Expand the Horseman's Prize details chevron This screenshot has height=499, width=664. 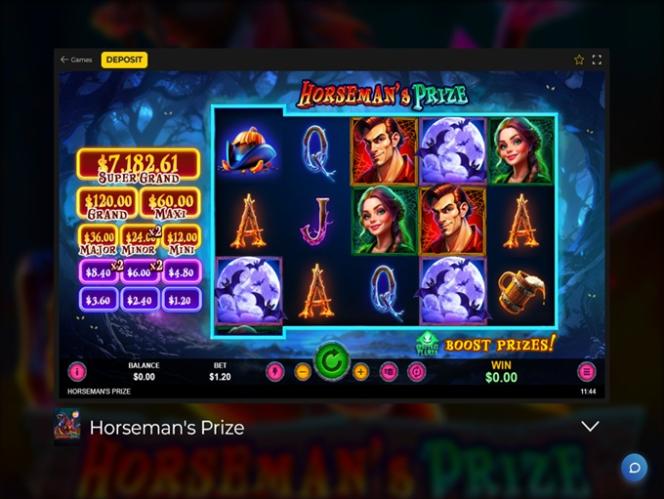590,427
